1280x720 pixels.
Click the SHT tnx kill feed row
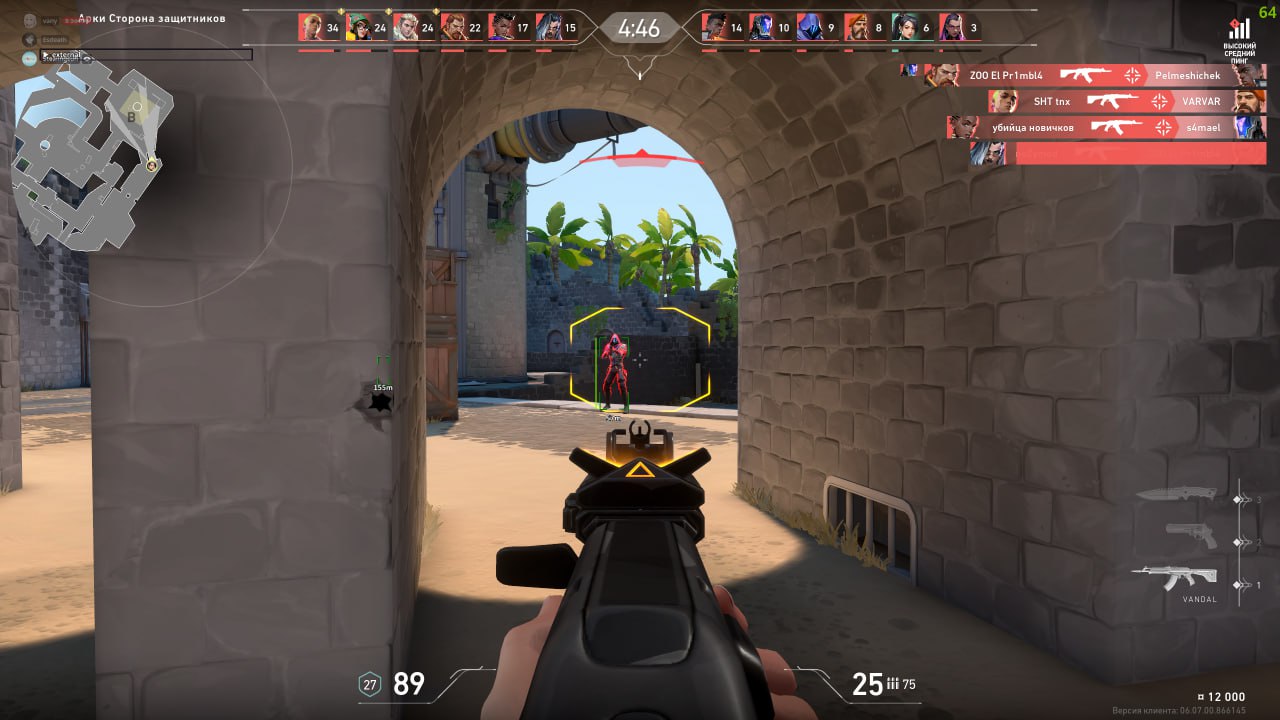coord(1126,101)
